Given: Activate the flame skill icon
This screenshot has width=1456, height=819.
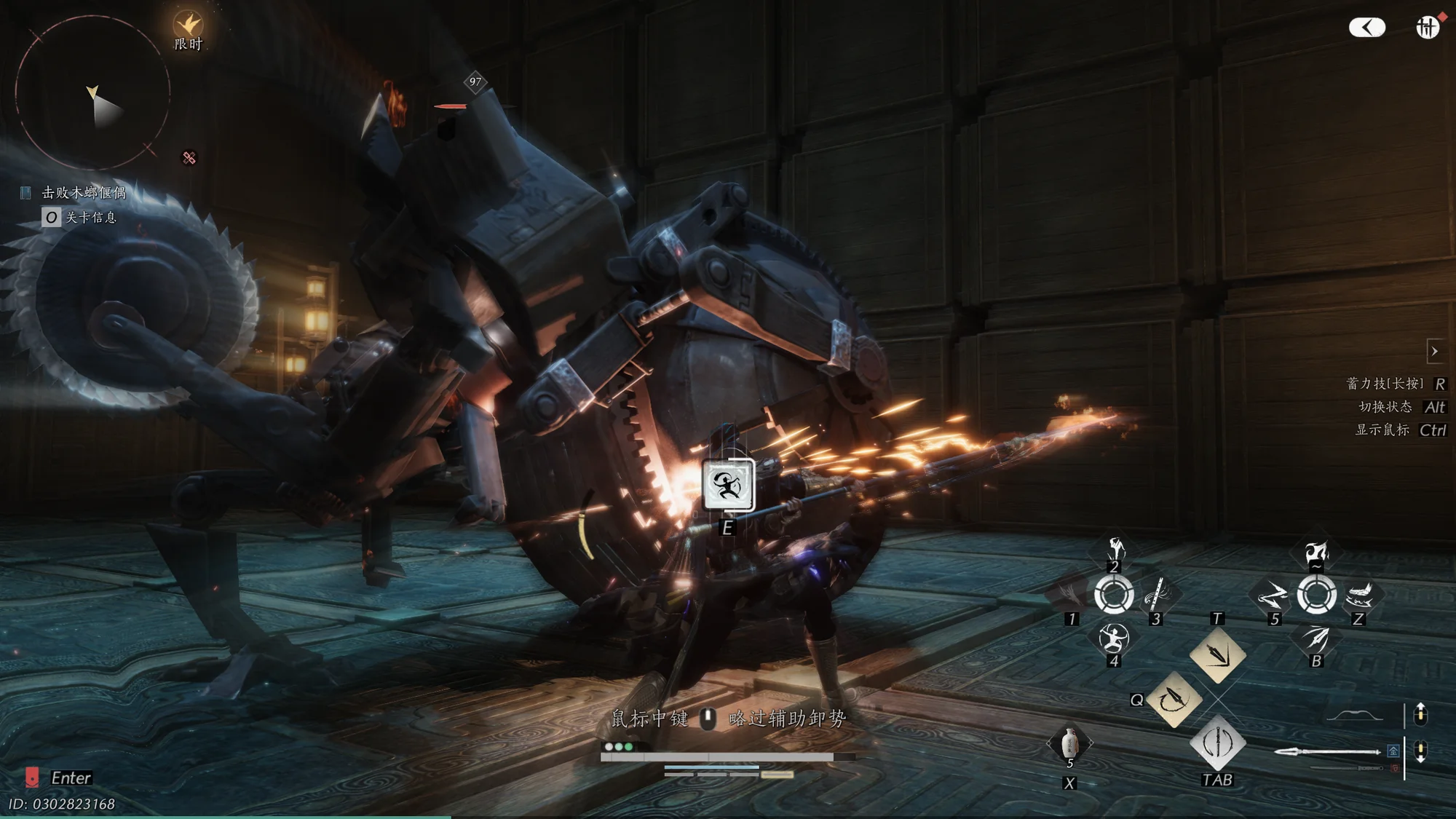Looking at the screenshot, I should [1316, 552].
